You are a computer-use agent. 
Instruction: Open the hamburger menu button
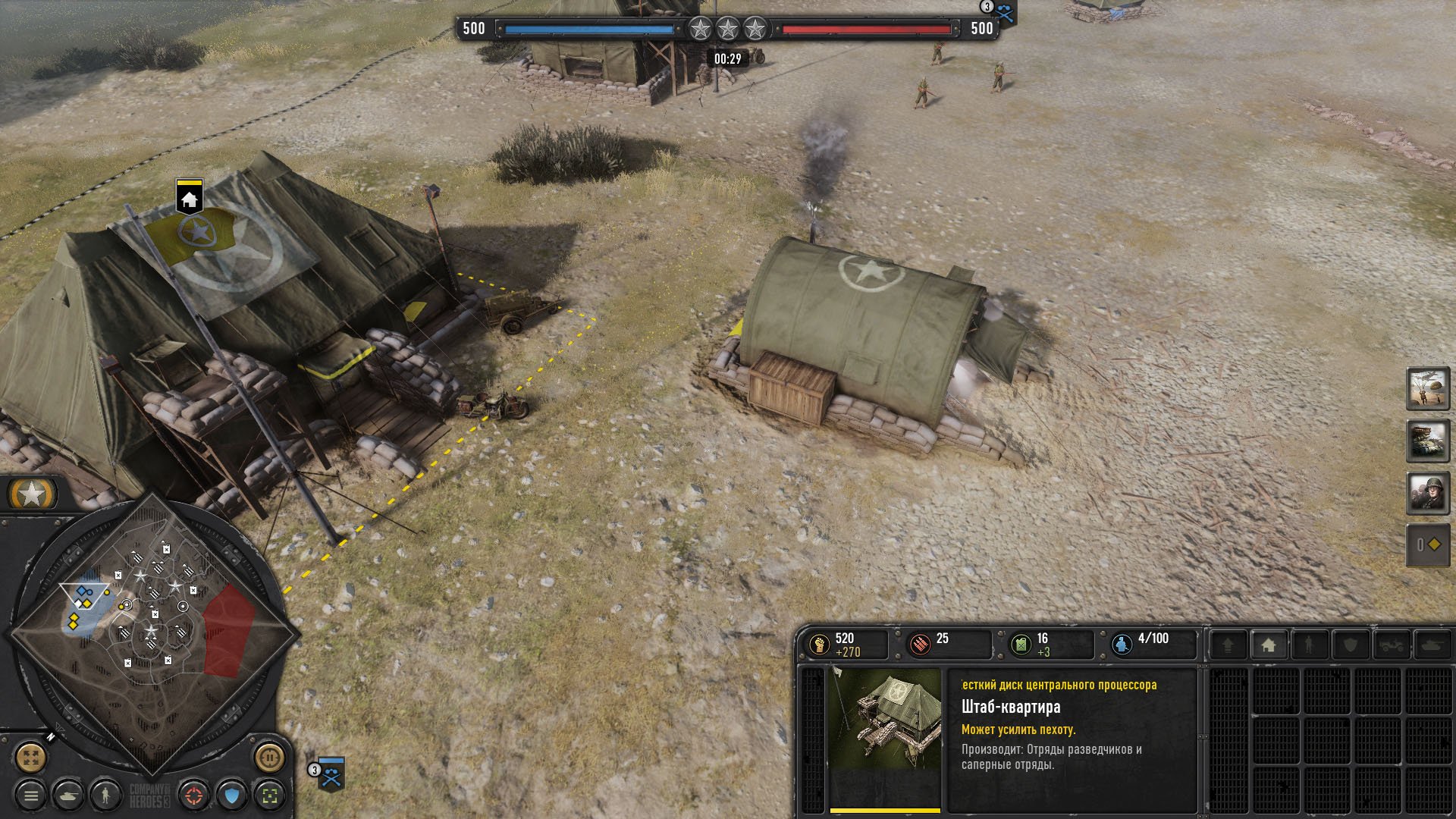click(31, 795)
